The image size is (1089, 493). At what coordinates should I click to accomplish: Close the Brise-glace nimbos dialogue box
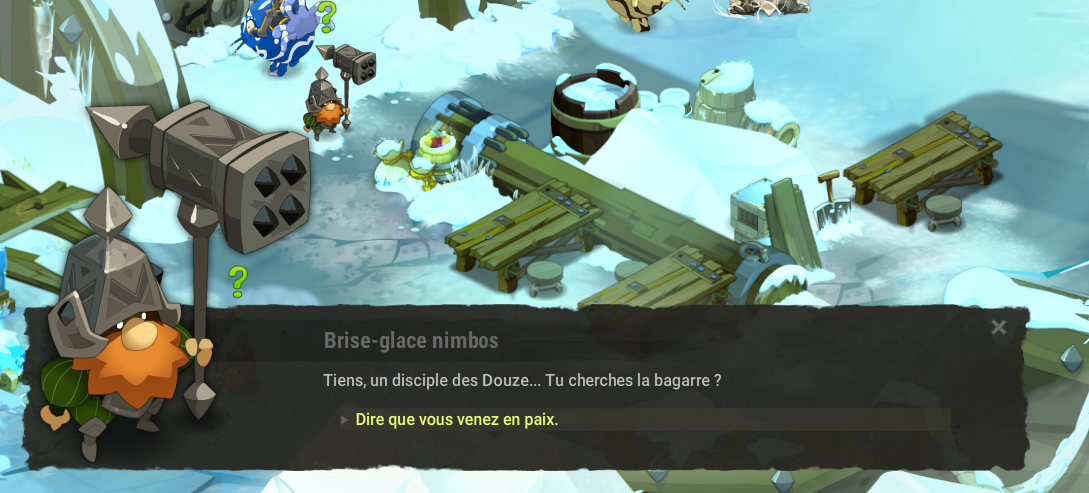pyautogui.click(x=998, y=328)
